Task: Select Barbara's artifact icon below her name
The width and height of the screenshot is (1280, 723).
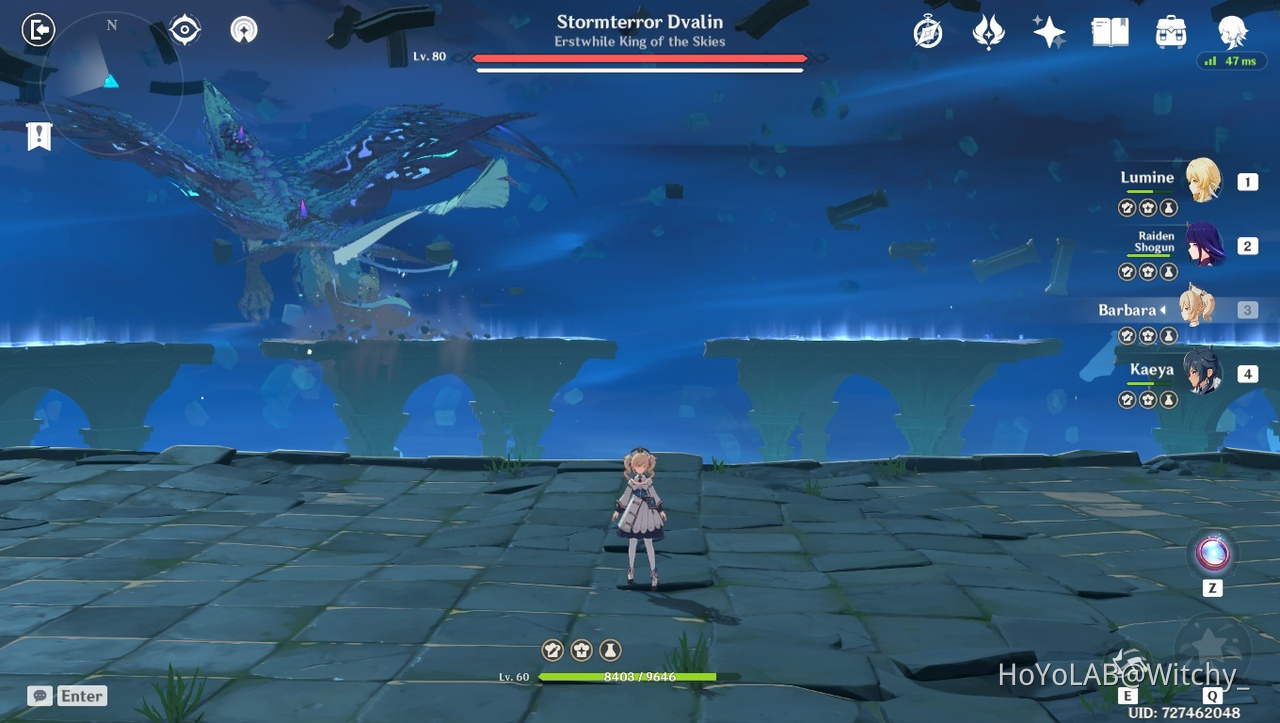Action: tap(1147, 336)
